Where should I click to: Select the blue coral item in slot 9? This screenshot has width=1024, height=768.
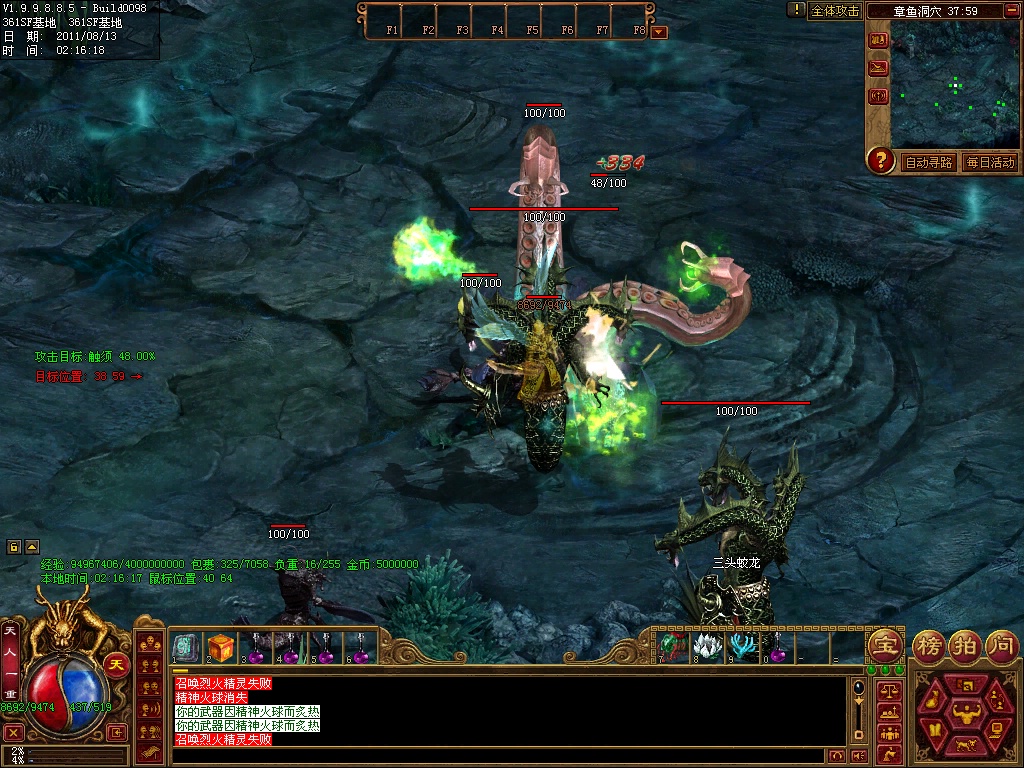[741, 645]
